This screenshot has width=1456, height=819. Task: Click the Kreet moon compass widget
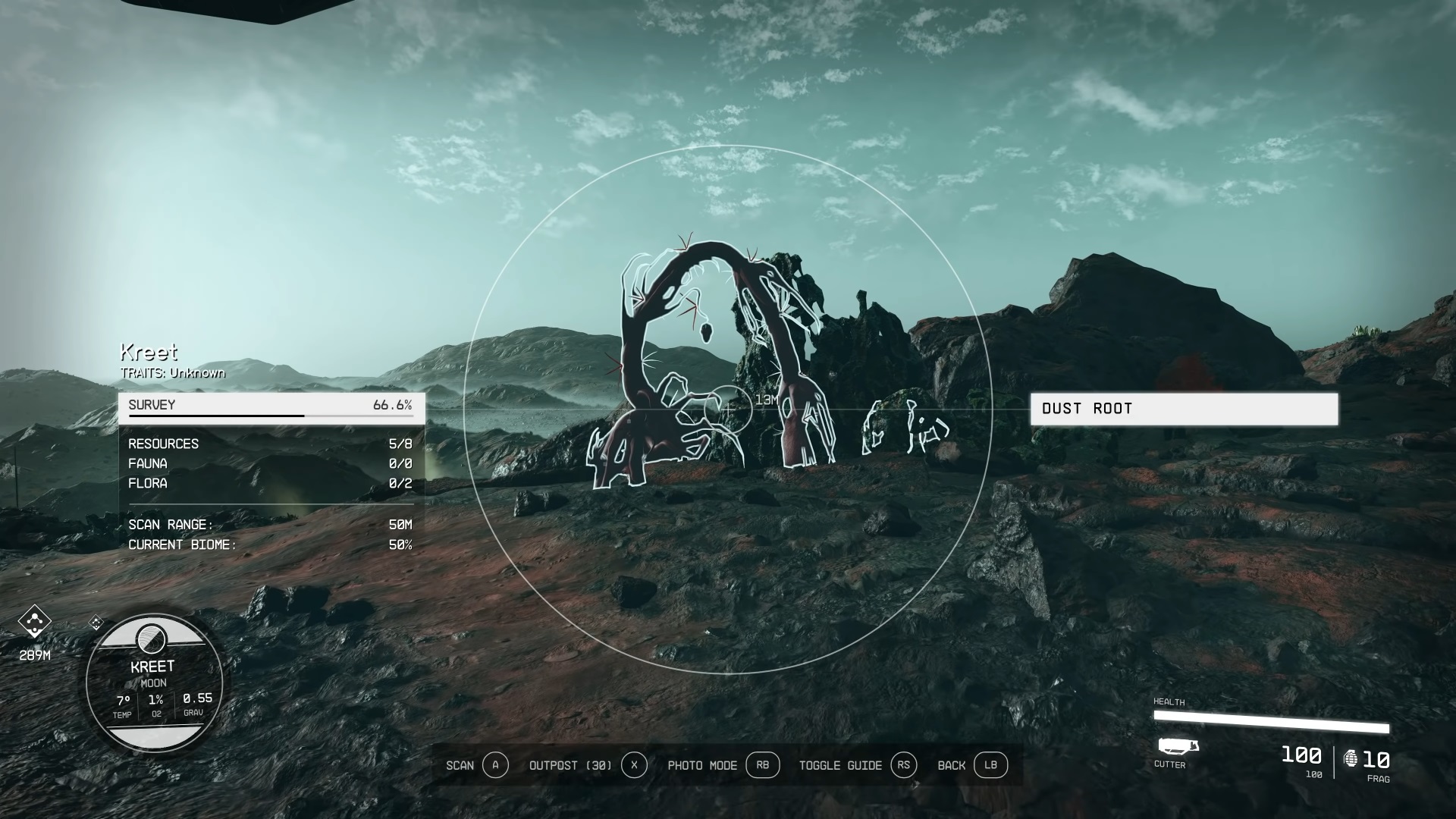[x=154, y=682]
